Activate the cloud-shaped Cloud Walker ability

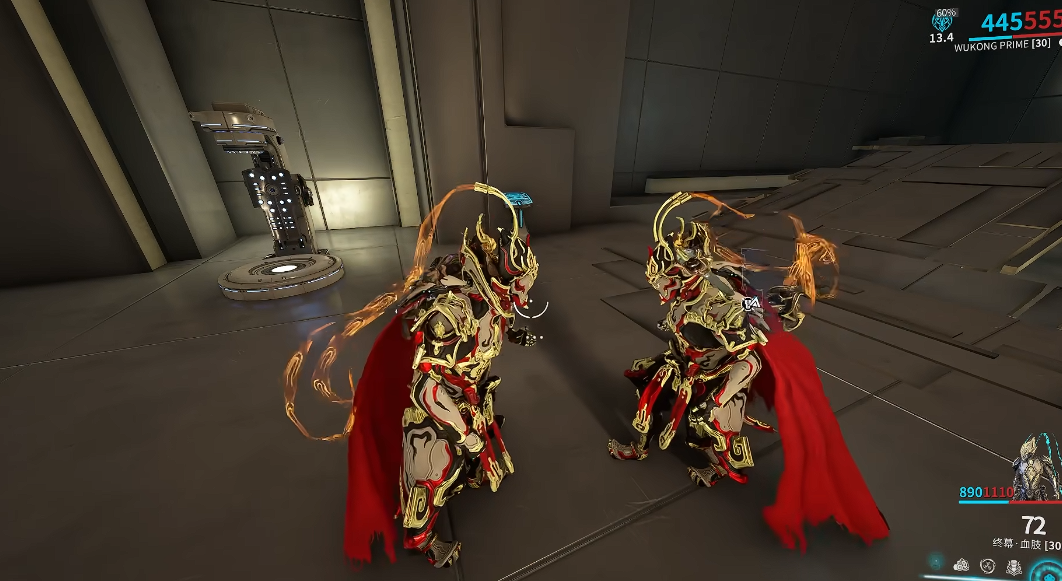(x=961, y=565)
